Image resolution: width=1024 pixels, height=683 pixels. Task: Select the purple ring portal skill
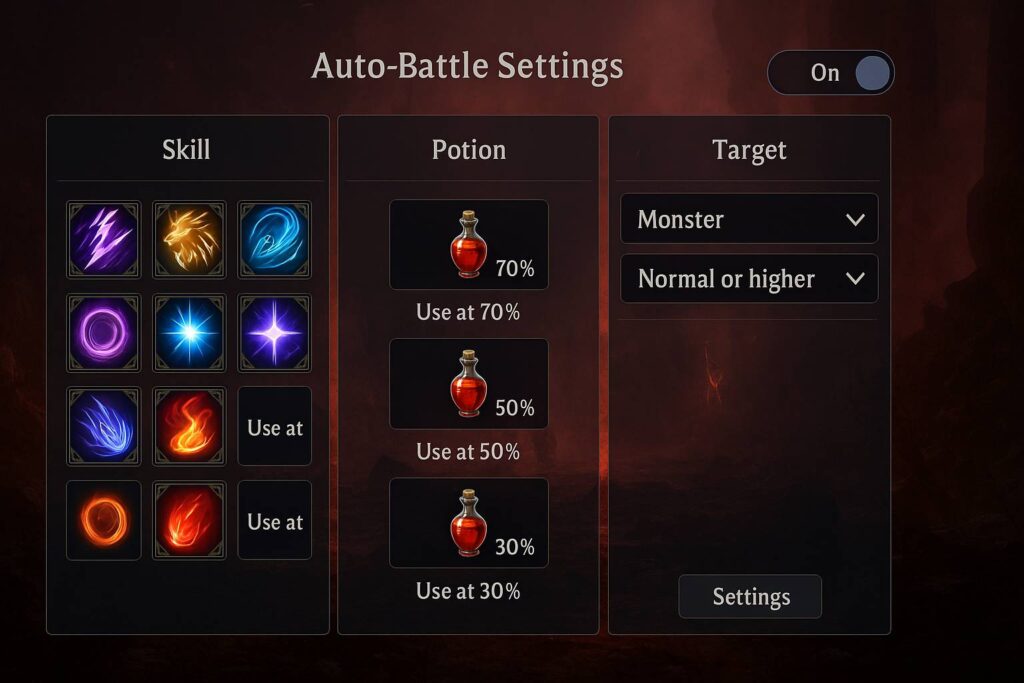point(103,331)
